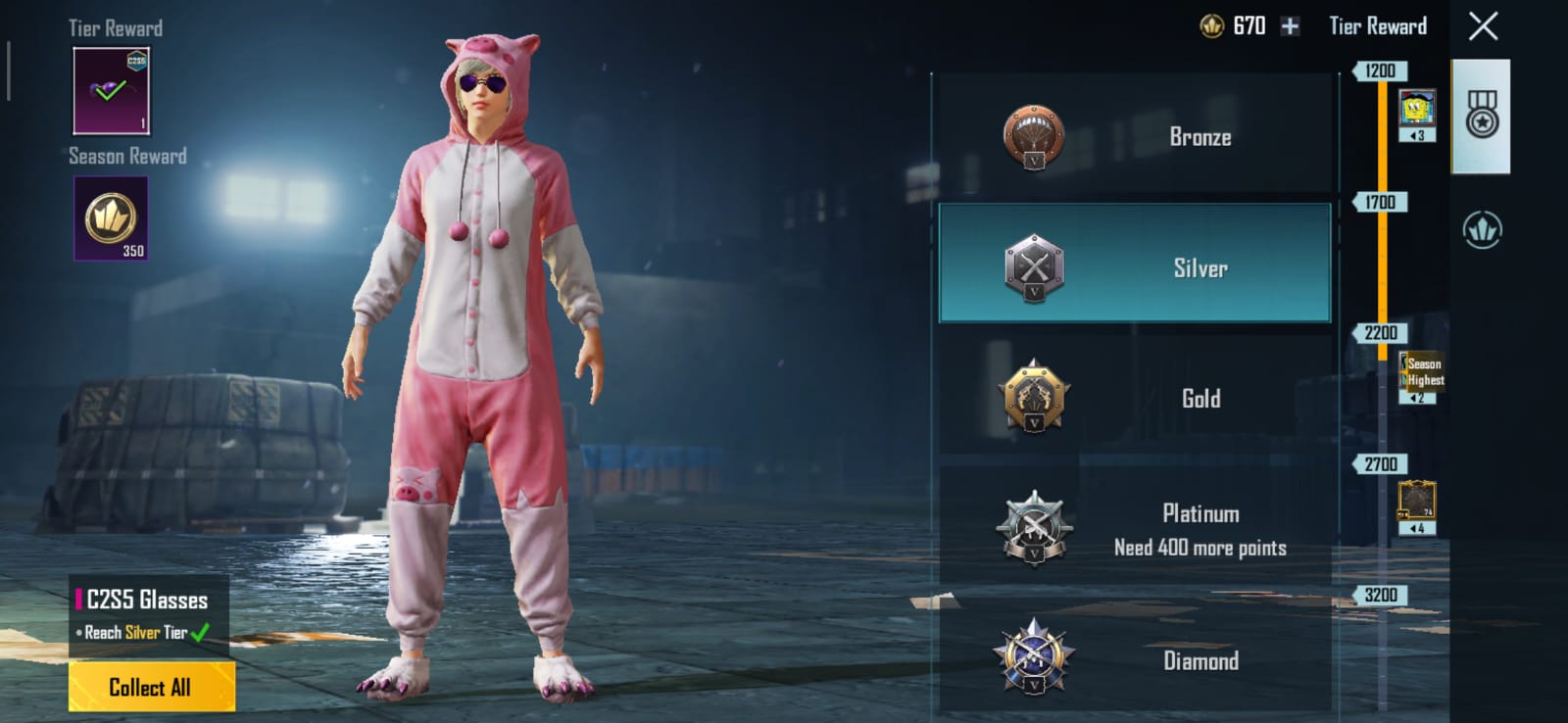Select the Gold tier medal icon
The height and width of the screenshot is (723, 1568).
tap(1034, 398)
